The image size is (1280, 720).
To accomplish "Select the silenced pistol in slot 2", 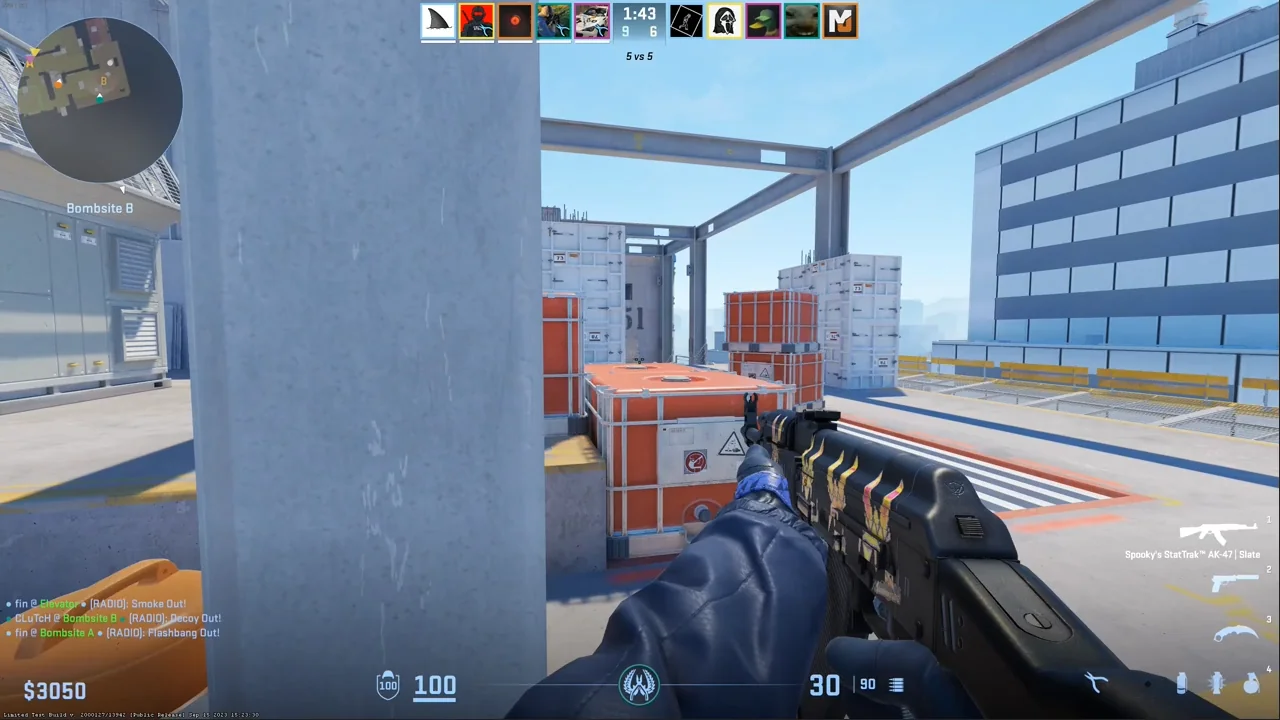I will click(1237, 585).
